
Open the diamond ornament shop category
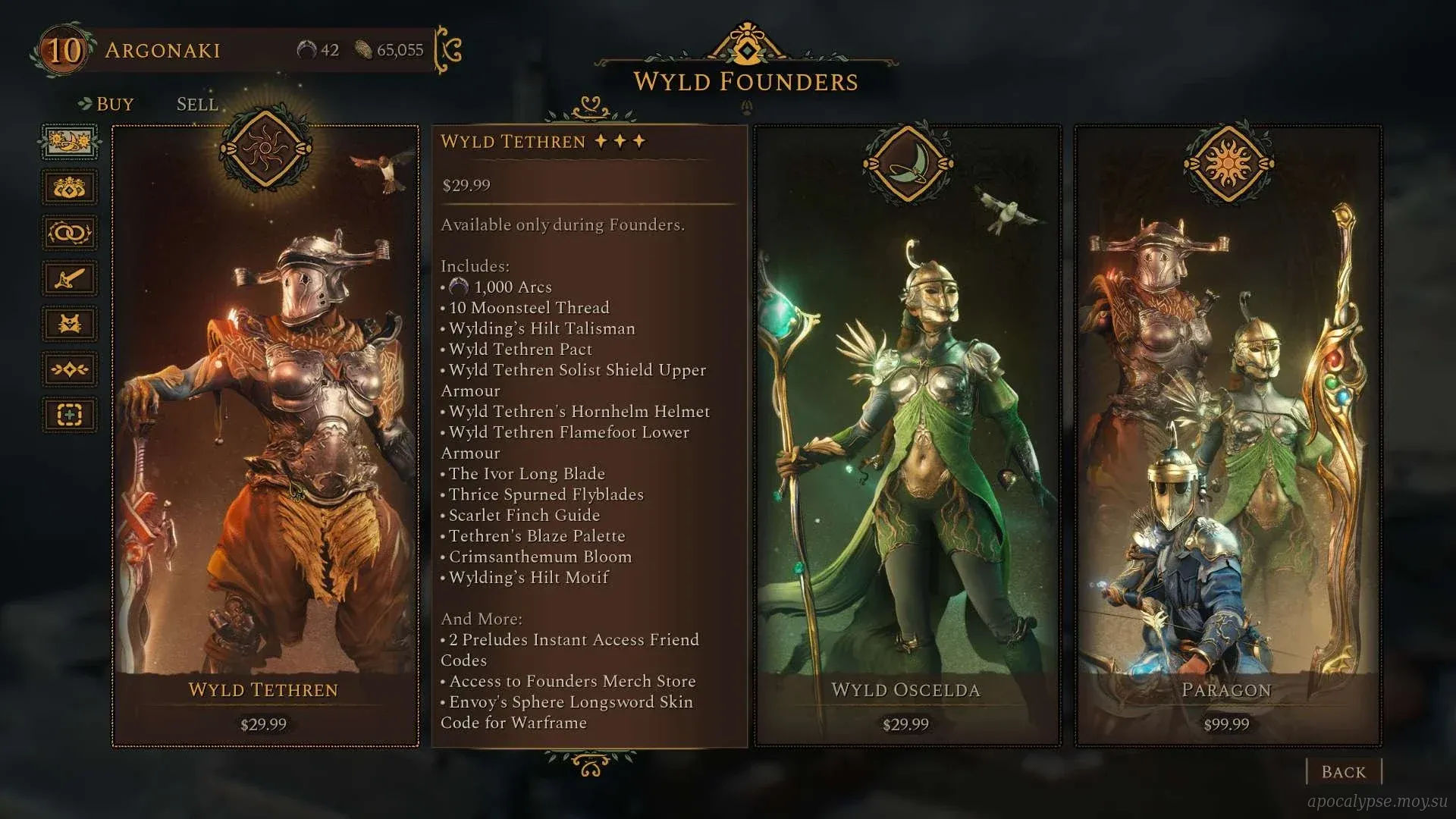pos(69,369)
